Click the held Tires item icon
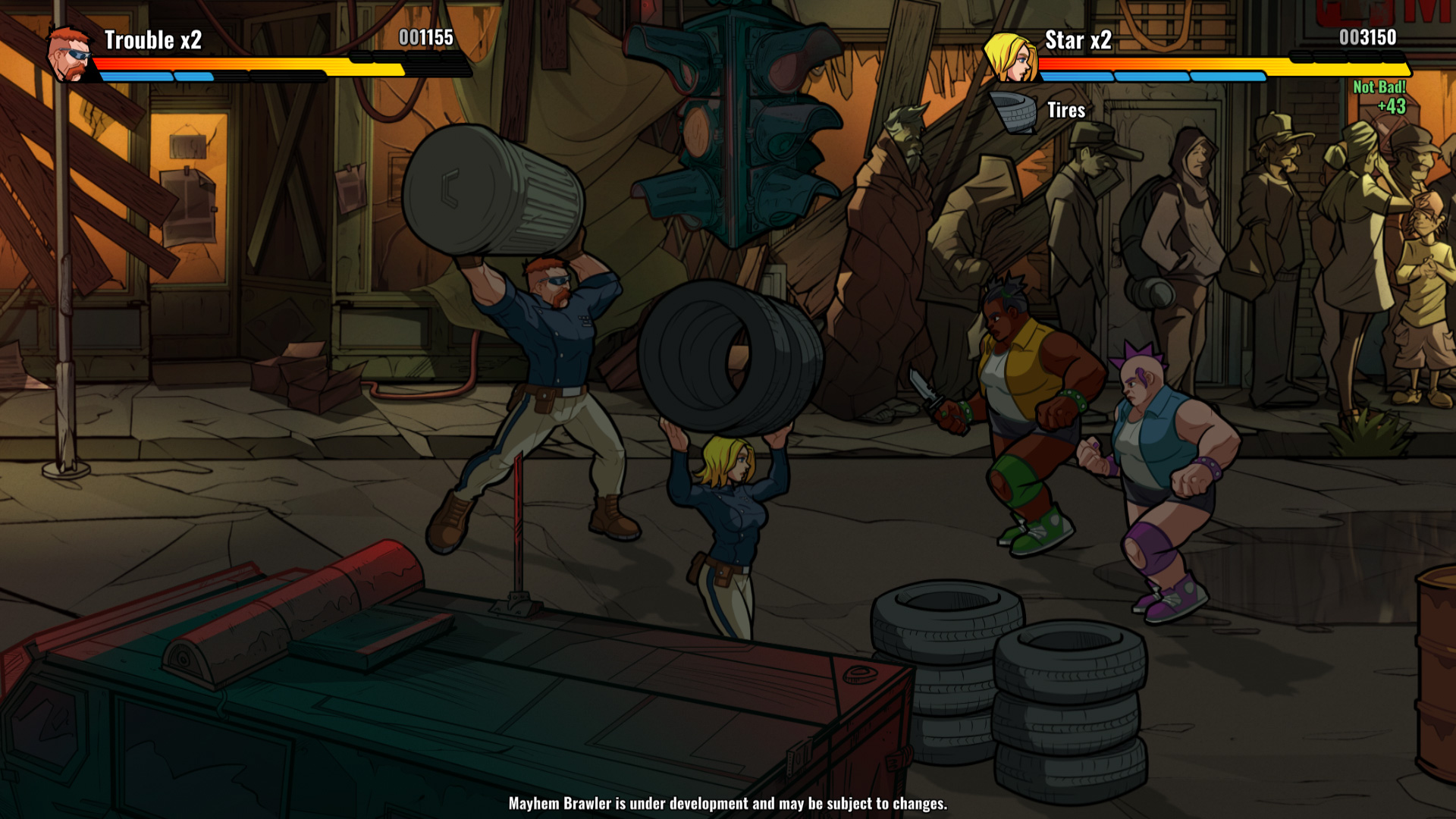The image size is (1456, 819). (1013, 111)
